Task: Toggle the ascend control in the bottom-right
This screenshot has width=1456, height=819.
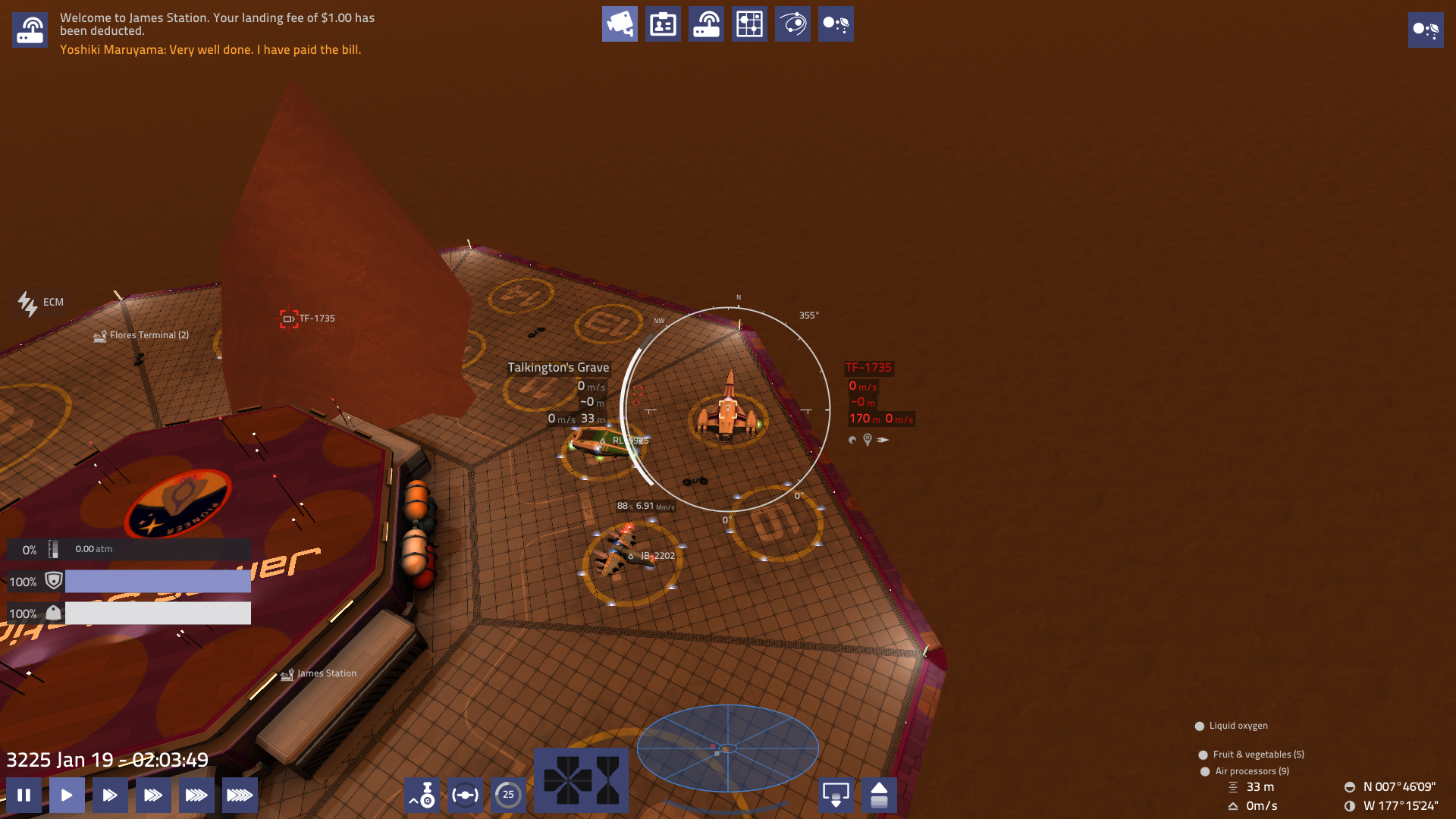Action: [x=880, y=795]
